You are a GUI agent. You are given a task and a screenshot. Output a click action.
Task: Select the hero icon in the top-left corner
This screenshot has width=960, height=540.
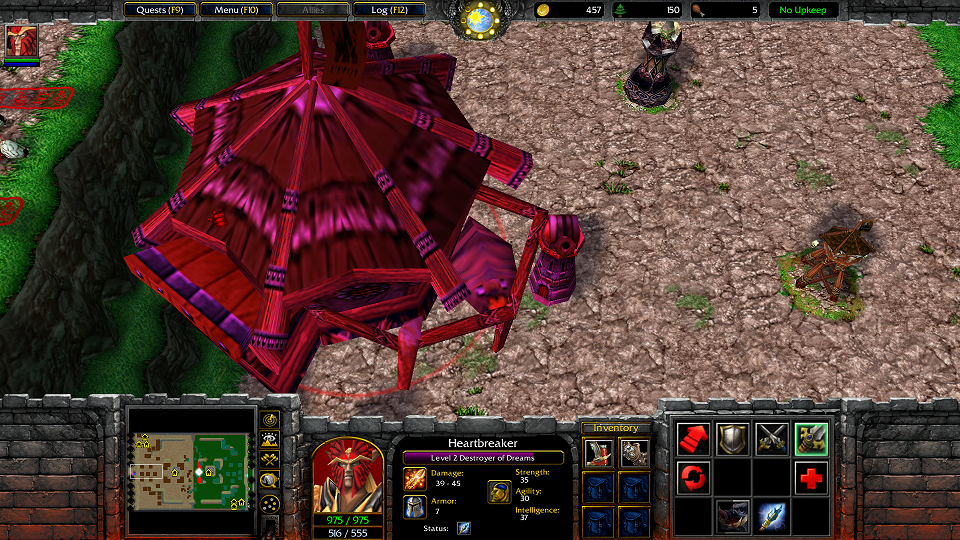point(21,43)
